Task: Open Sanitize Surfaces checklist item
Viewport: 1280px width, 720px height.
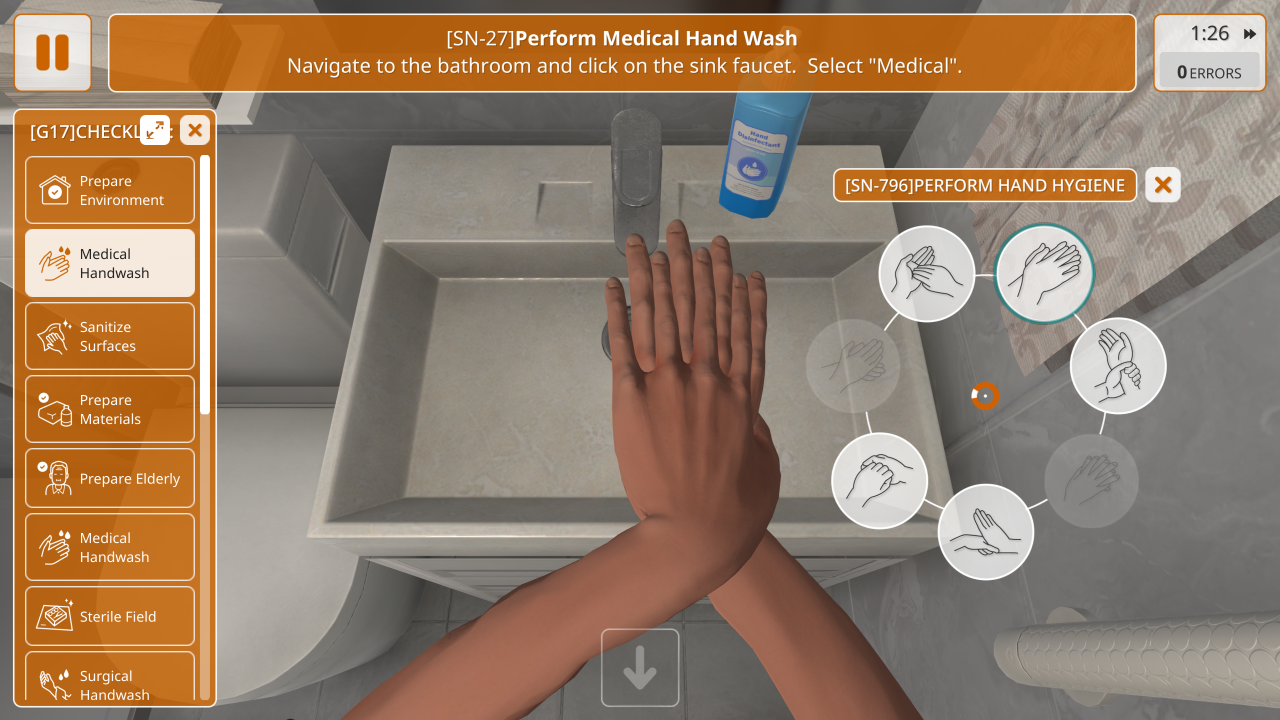Action: [x=110, y=336]
